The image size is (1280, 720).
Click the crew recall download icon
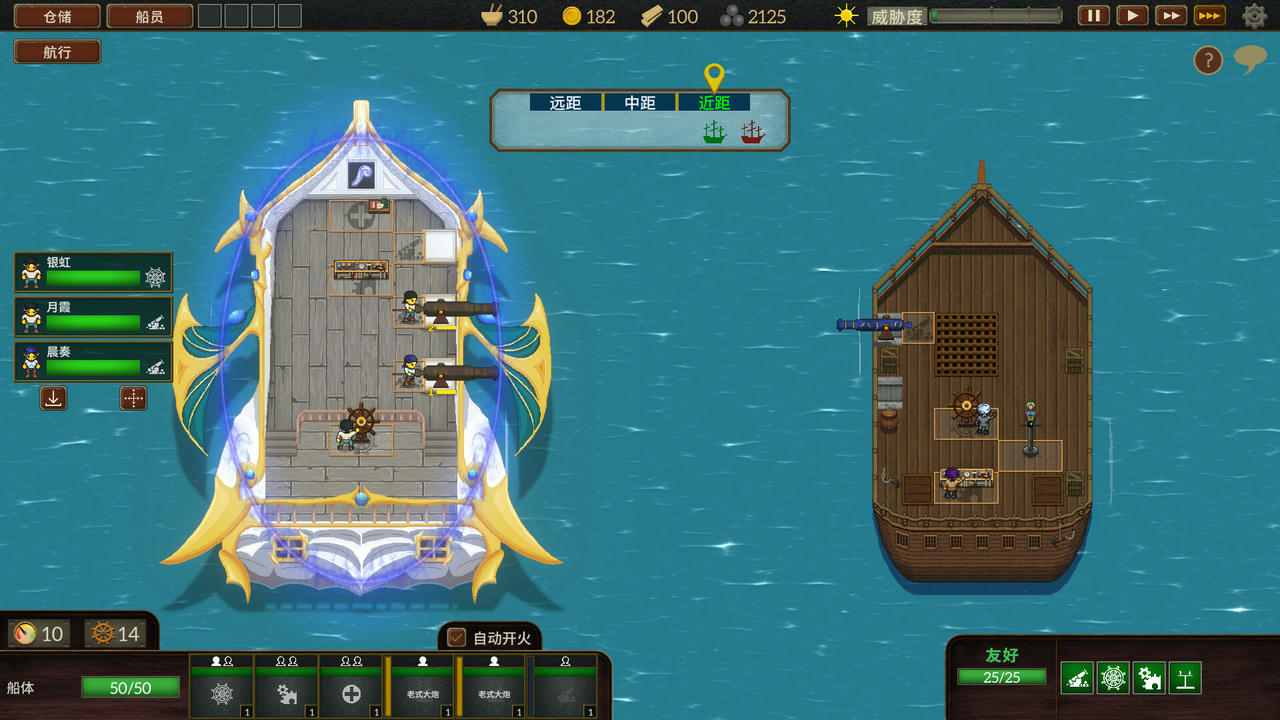[53, 398]
